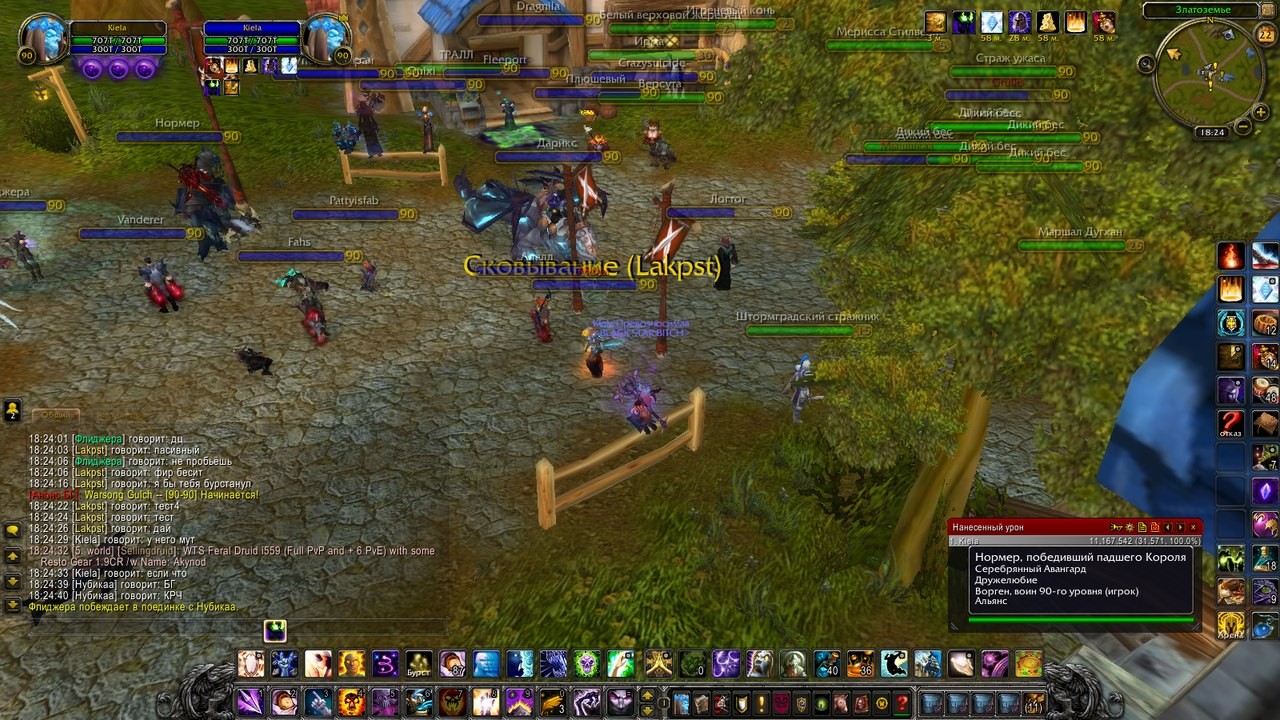Click the Kiela player portrait frame
The image size is (1280, 720).
[43, 38]
